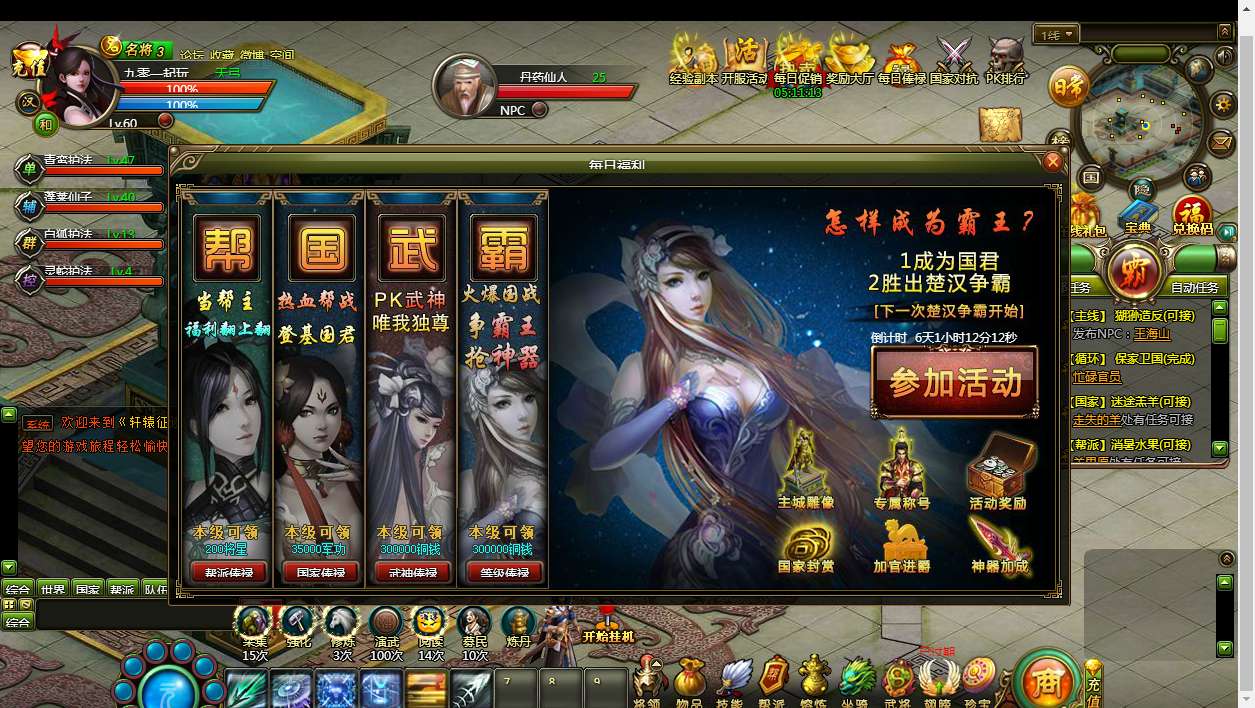This screenshot has width=1255, height=708.
Task: Close the 每日福利 daily welfare window
Action: 1052,162
